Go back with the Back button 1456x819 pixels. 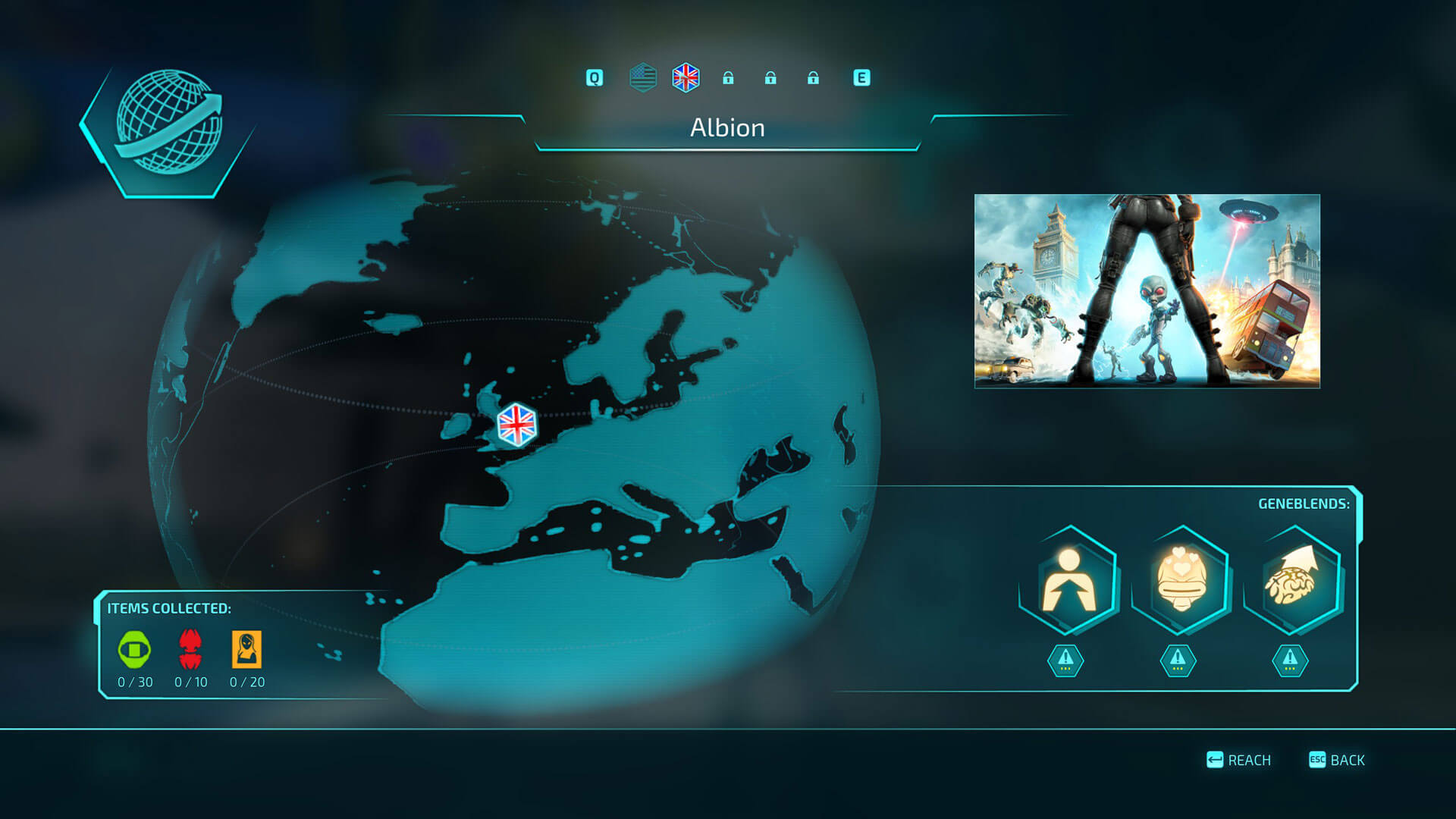tap(1337, 760)
